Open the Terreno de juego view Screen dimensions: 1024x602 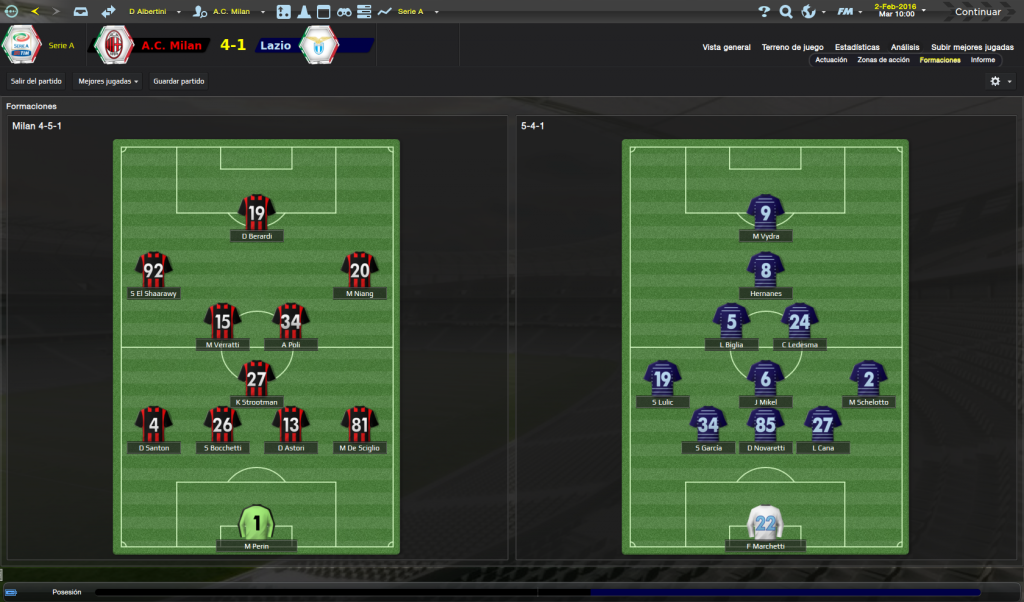792,47
